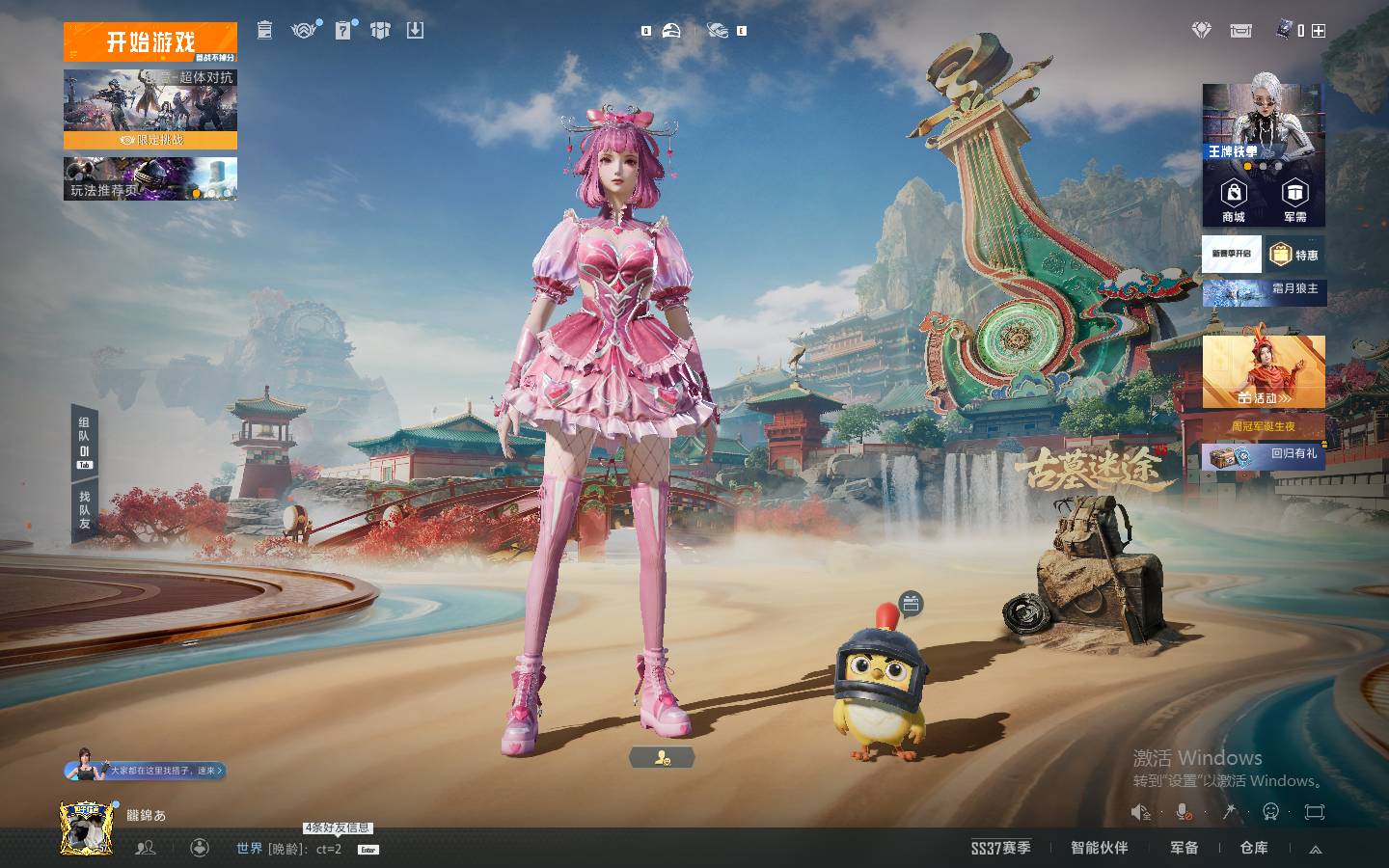Screen dimensions: 1389x868
Task: Open the 智能伙伴 smart companion menu
Action: (x=1099, y=848)
